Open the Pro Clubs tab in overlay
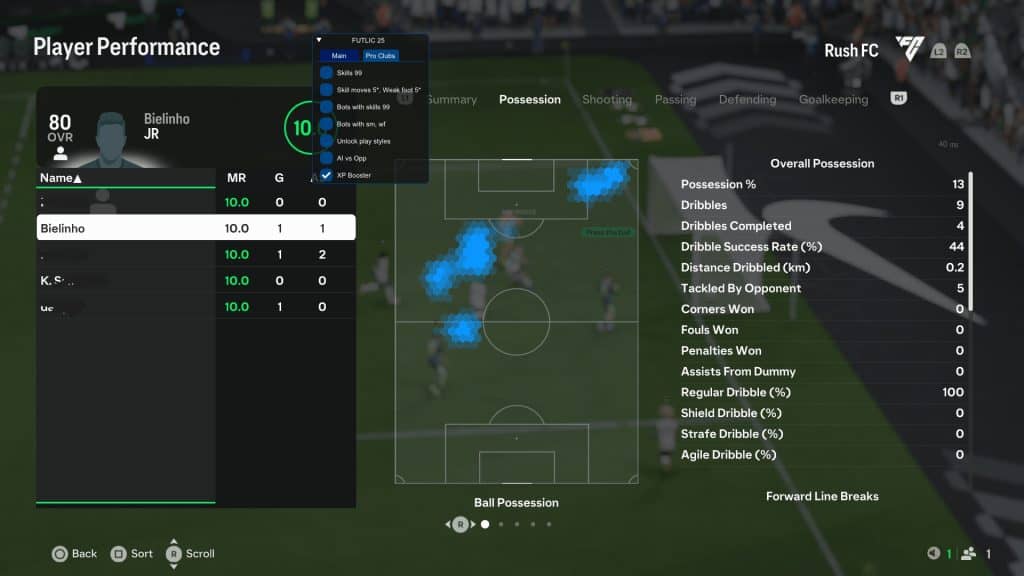The image size is (1024, 576). [x=379, y=56]
